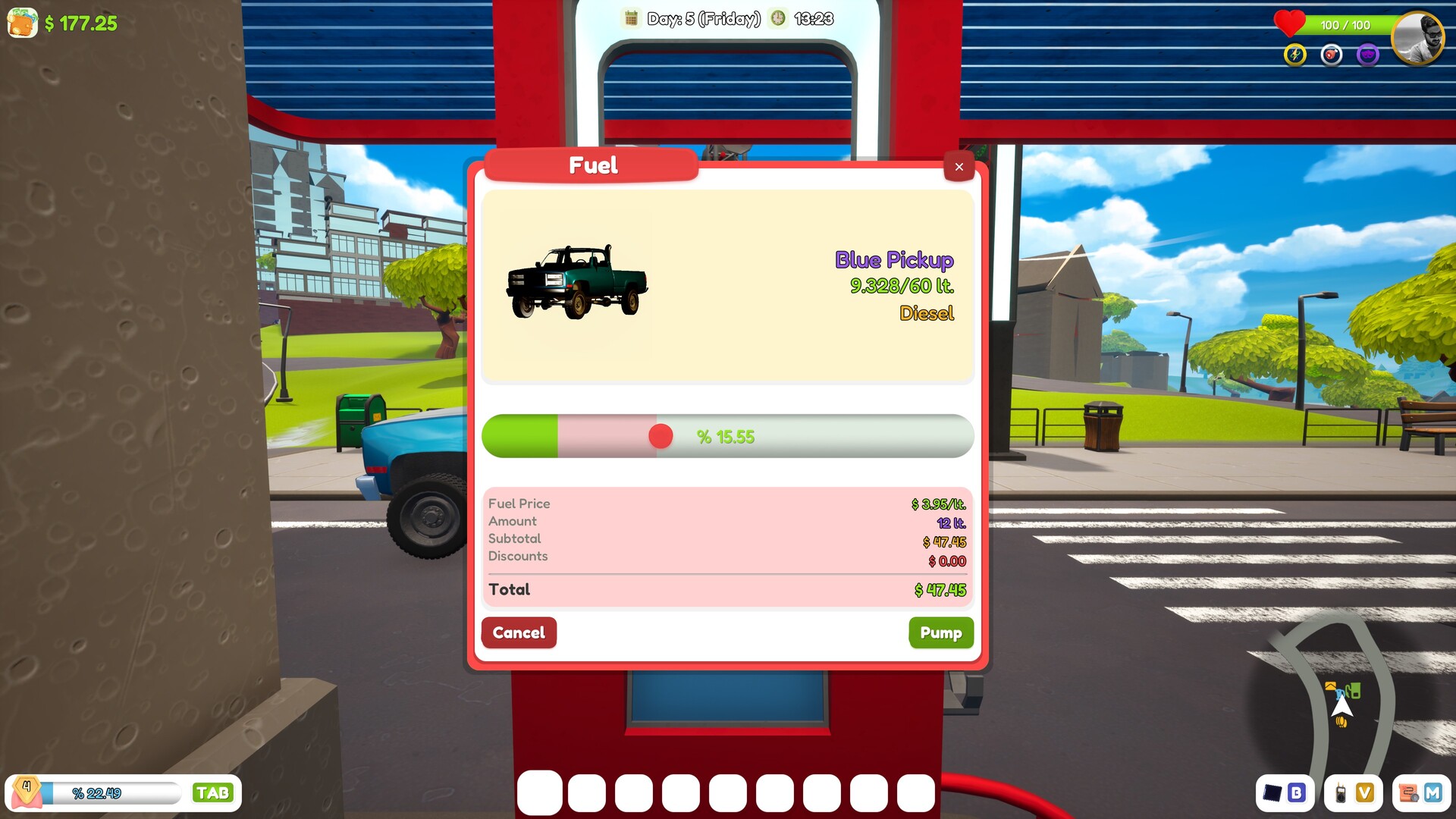Click the clock icon beside 13:23

[x=777, y=18]
